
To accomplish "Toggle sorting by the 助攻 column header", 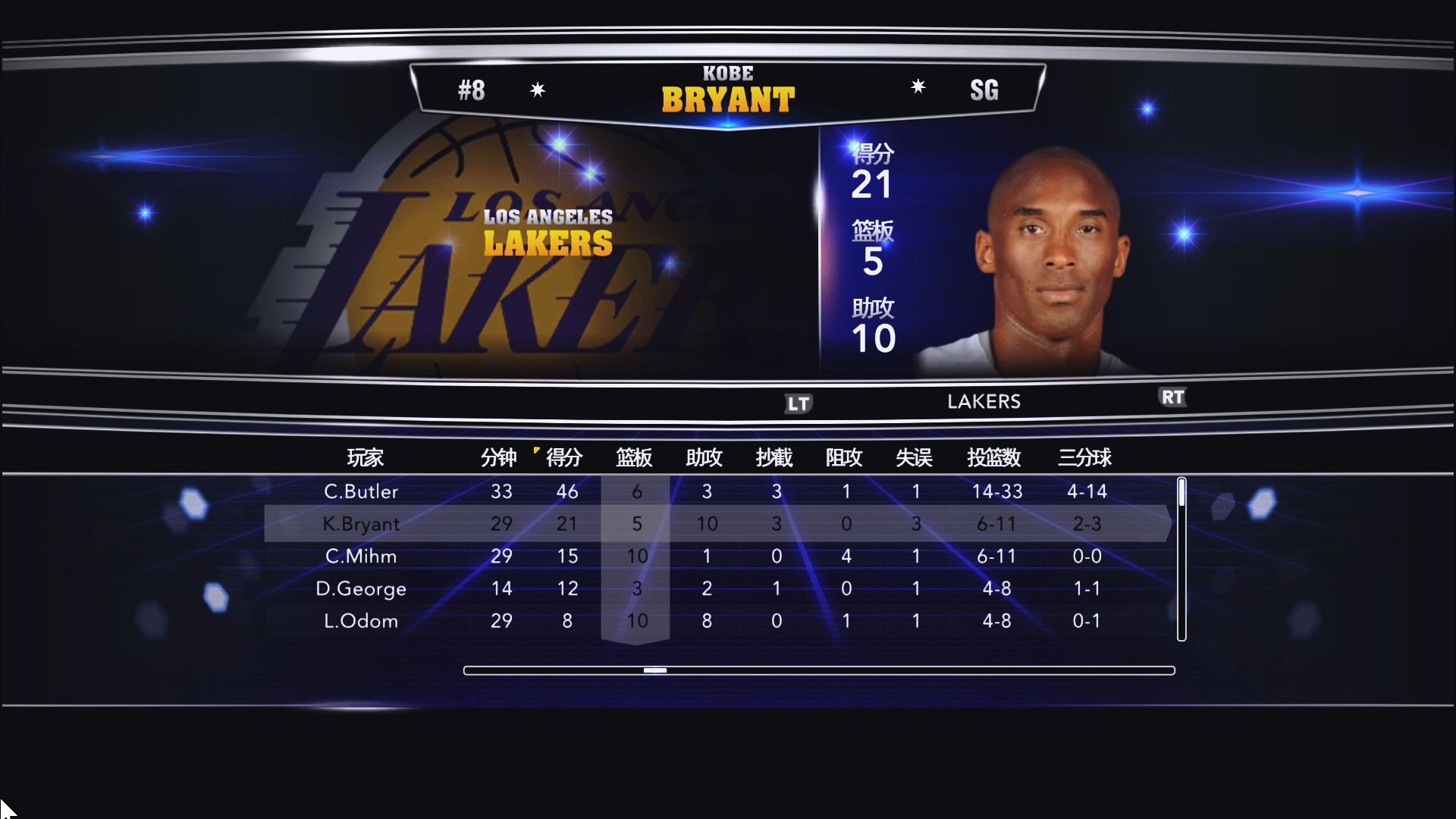I will tap(705, 458).
